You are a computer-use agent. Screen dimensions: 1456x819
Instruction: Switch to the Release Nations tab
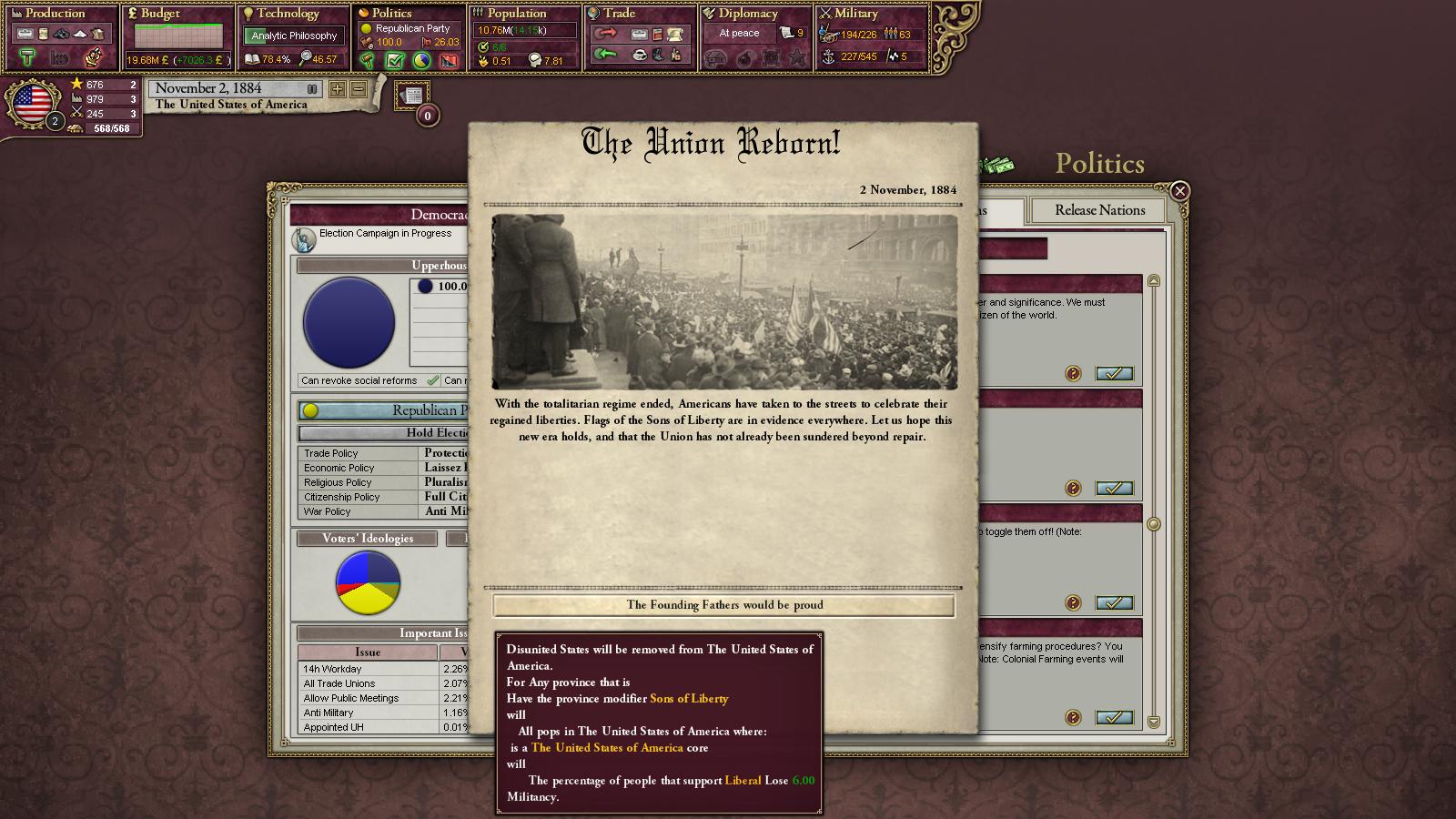pyautogui.click(x=1099, y=210)
